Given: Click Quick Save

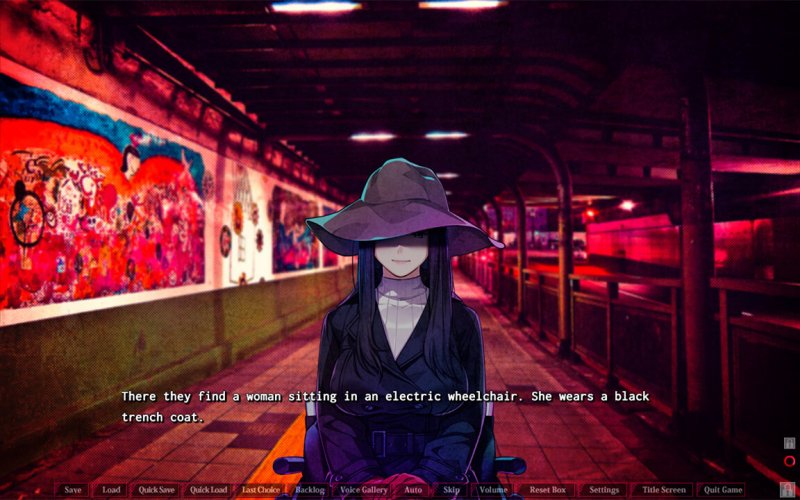Looking at the screenshot, I should tap(157, 490).
